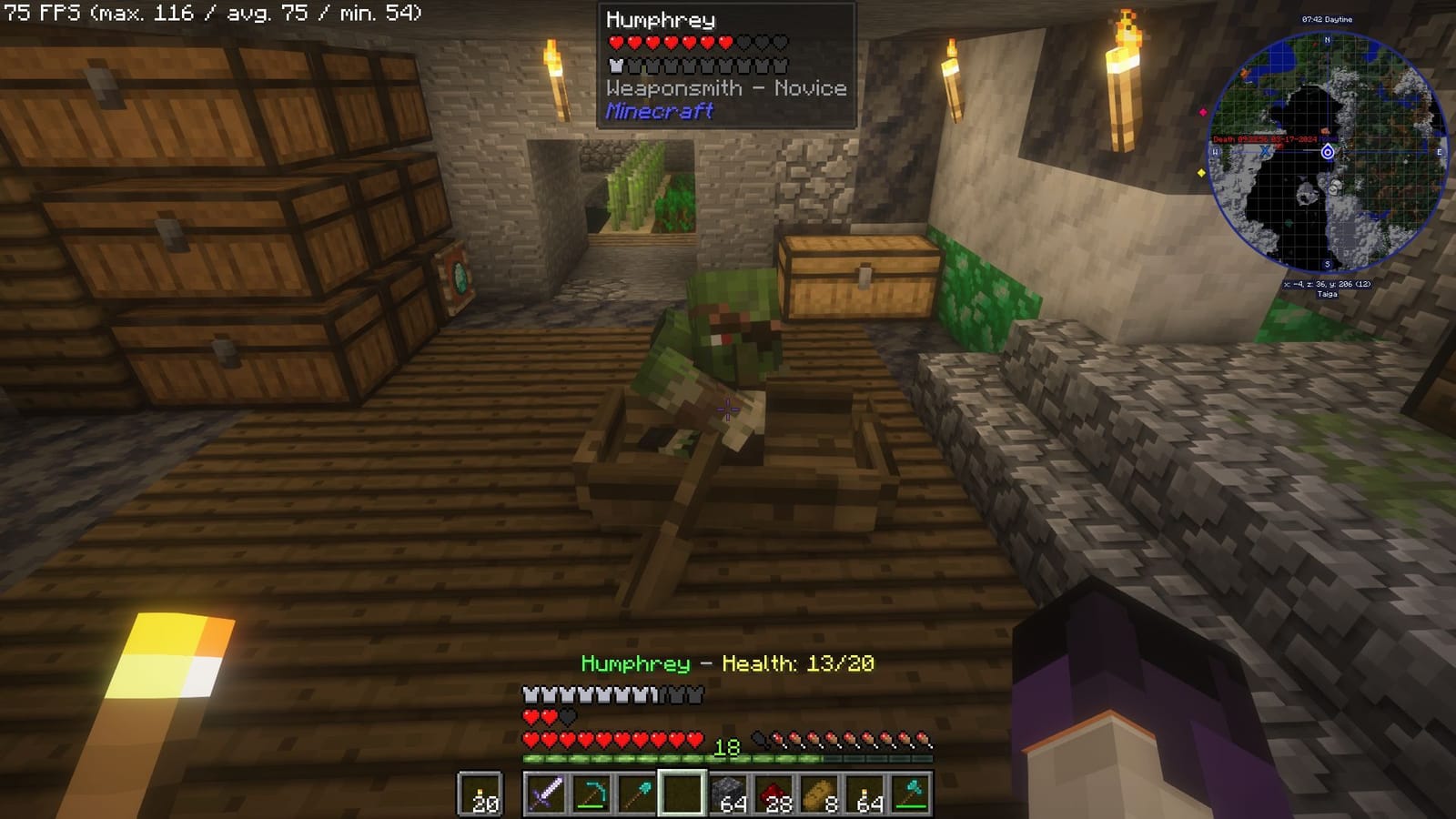Click the N compass marker on the minimap
The width and height of the screenshot is (1456, 819).
tap(1327, 39)
